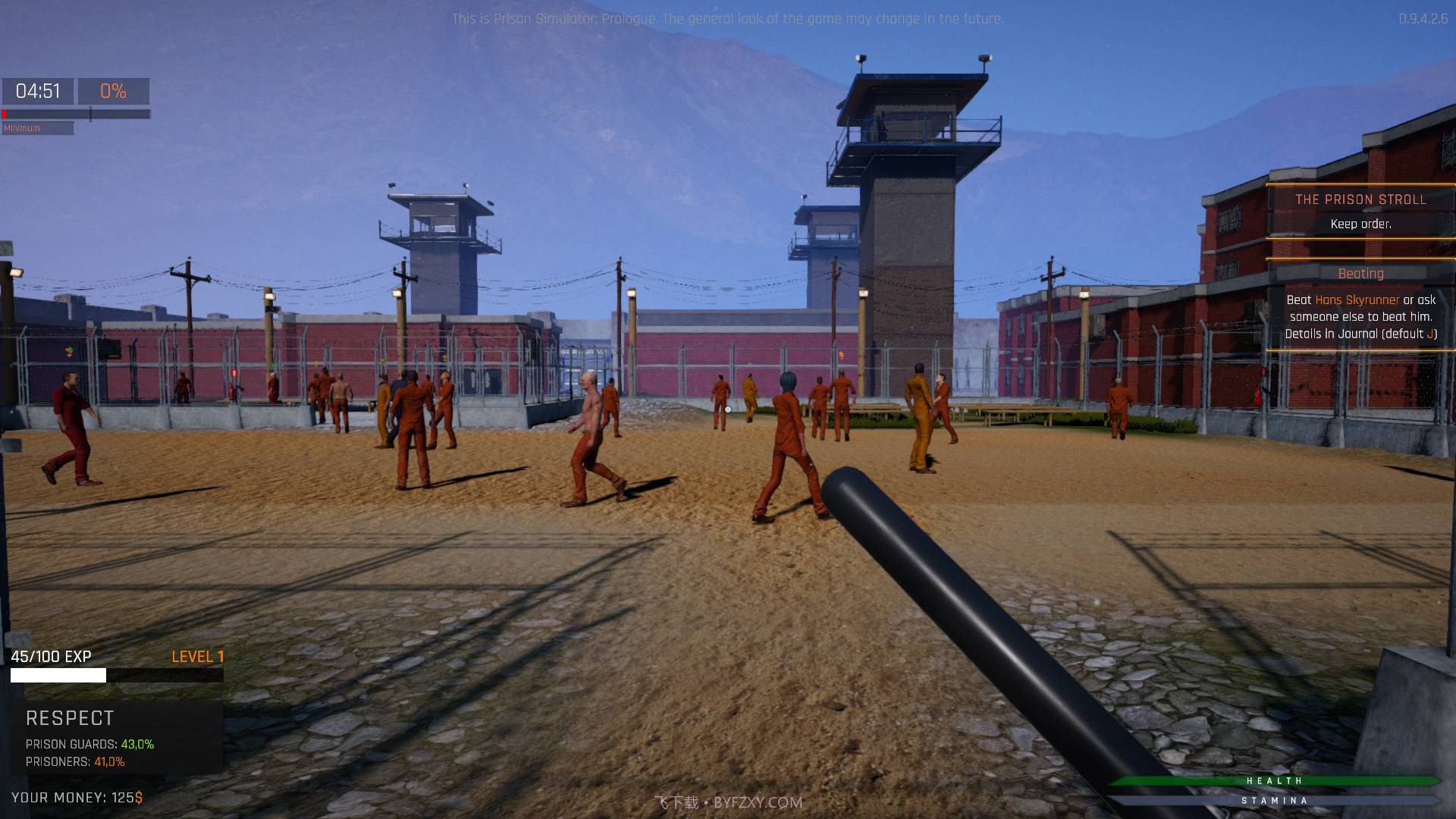Toggle the THE PRISON STROLL objective panel

tap(1361, 199)
